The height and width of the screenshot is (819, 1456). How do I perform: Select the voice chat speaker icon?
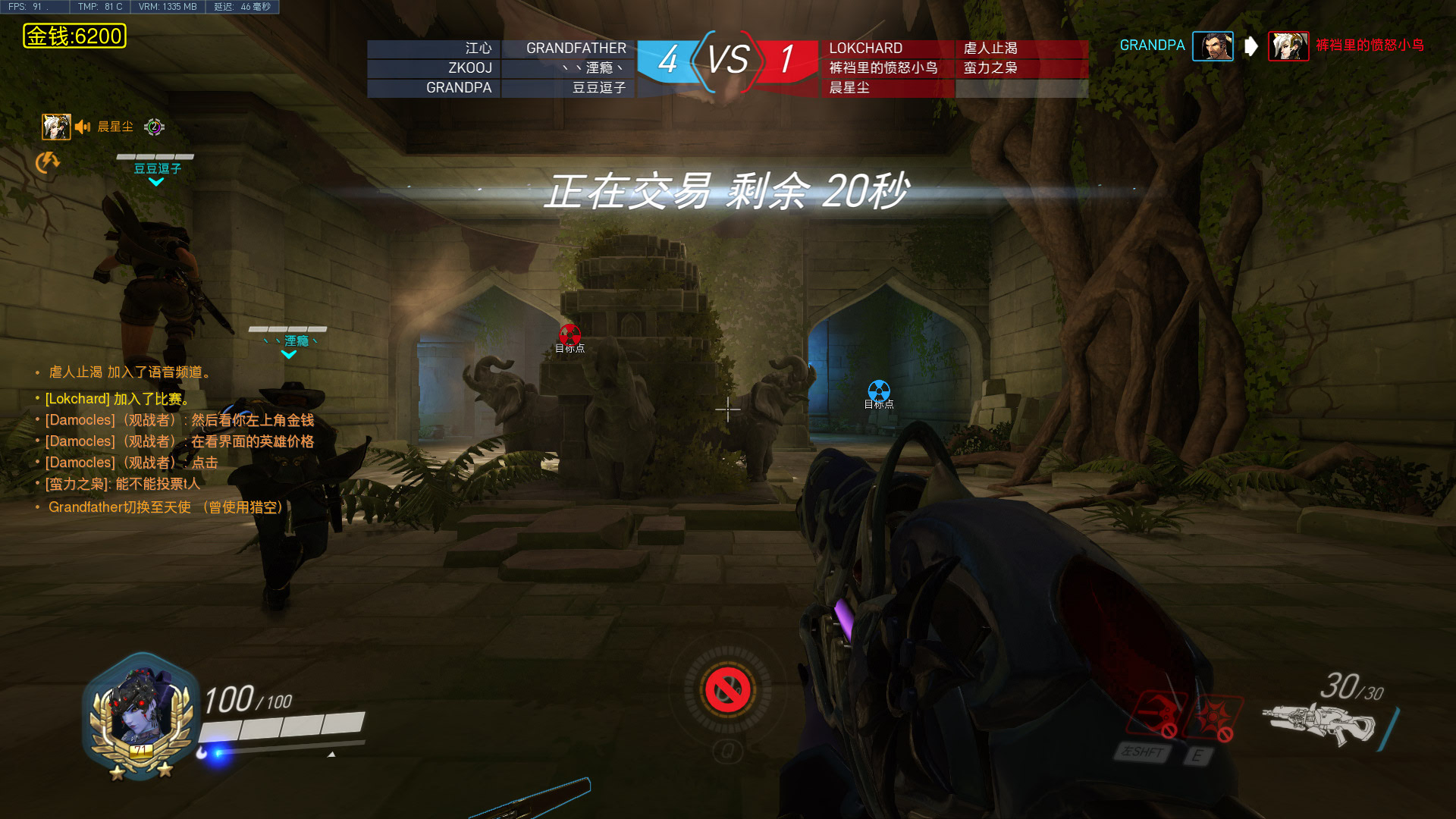[x=83, y=127]
